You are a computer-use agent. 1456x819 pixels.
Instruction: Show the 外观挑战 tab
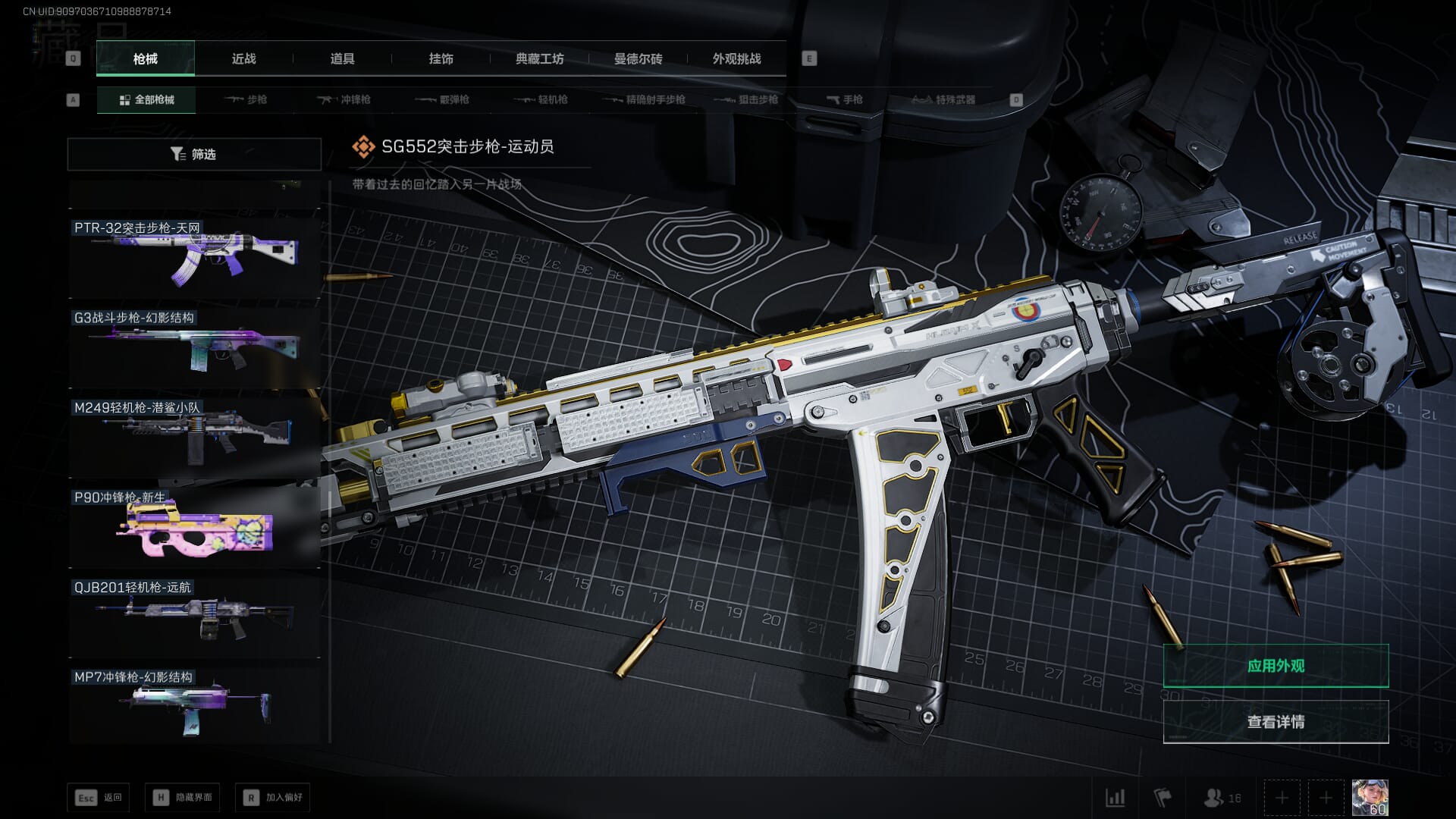coord(736,58)
